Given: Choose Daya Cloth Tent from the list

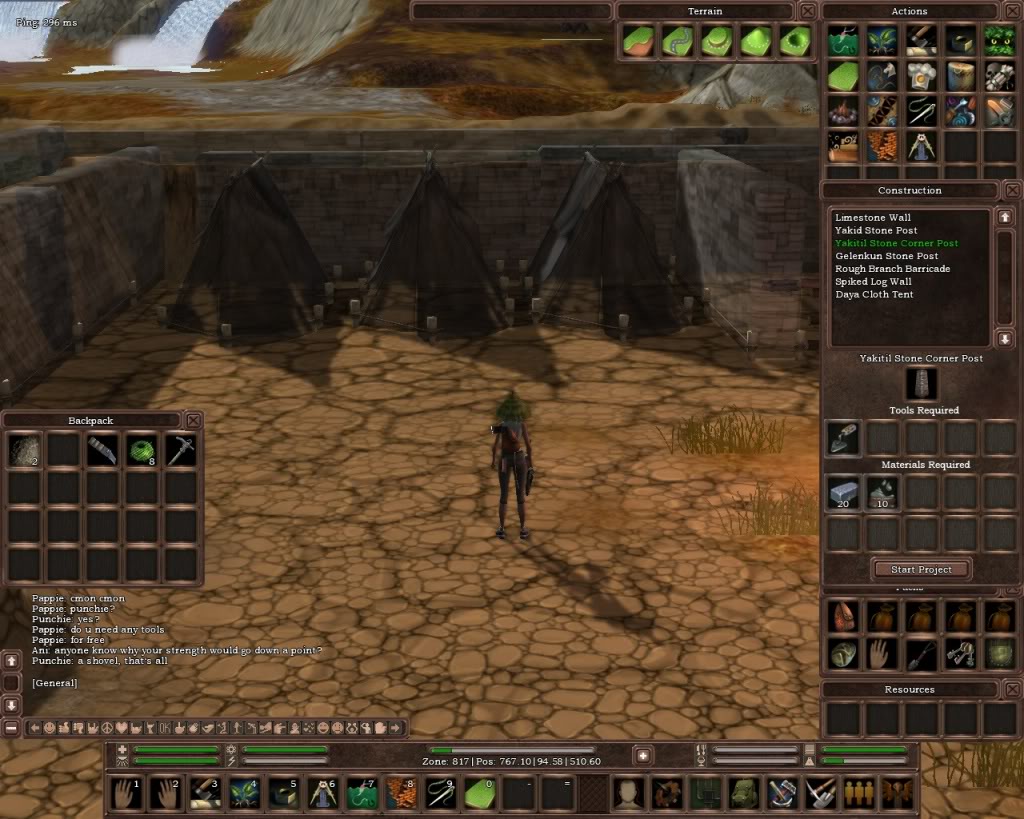Looking at the screenshot, I should coord(874,295).
